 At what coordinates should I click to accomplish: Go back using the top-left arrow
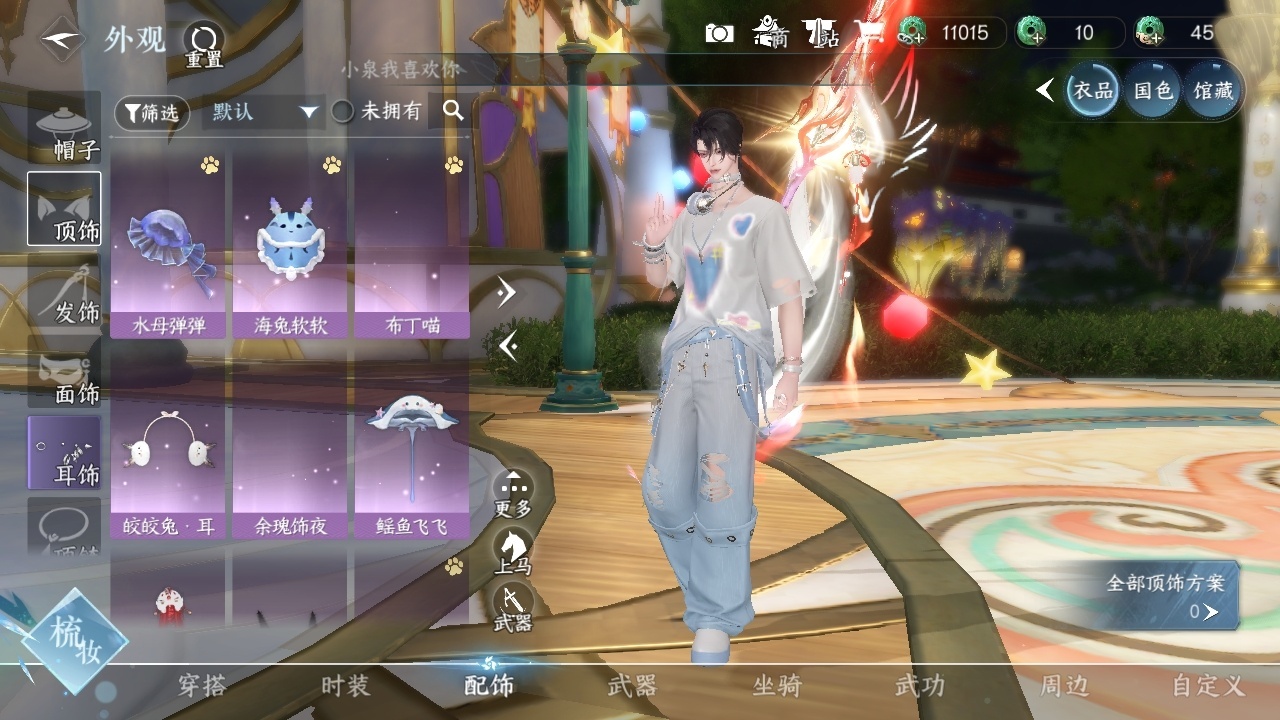coord(62,39)
